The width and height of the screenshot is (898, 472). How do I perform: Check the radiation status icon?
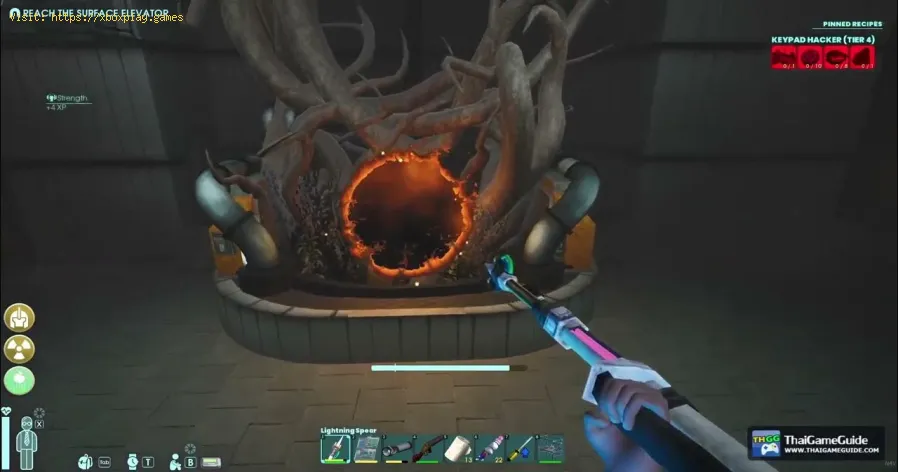20,349
